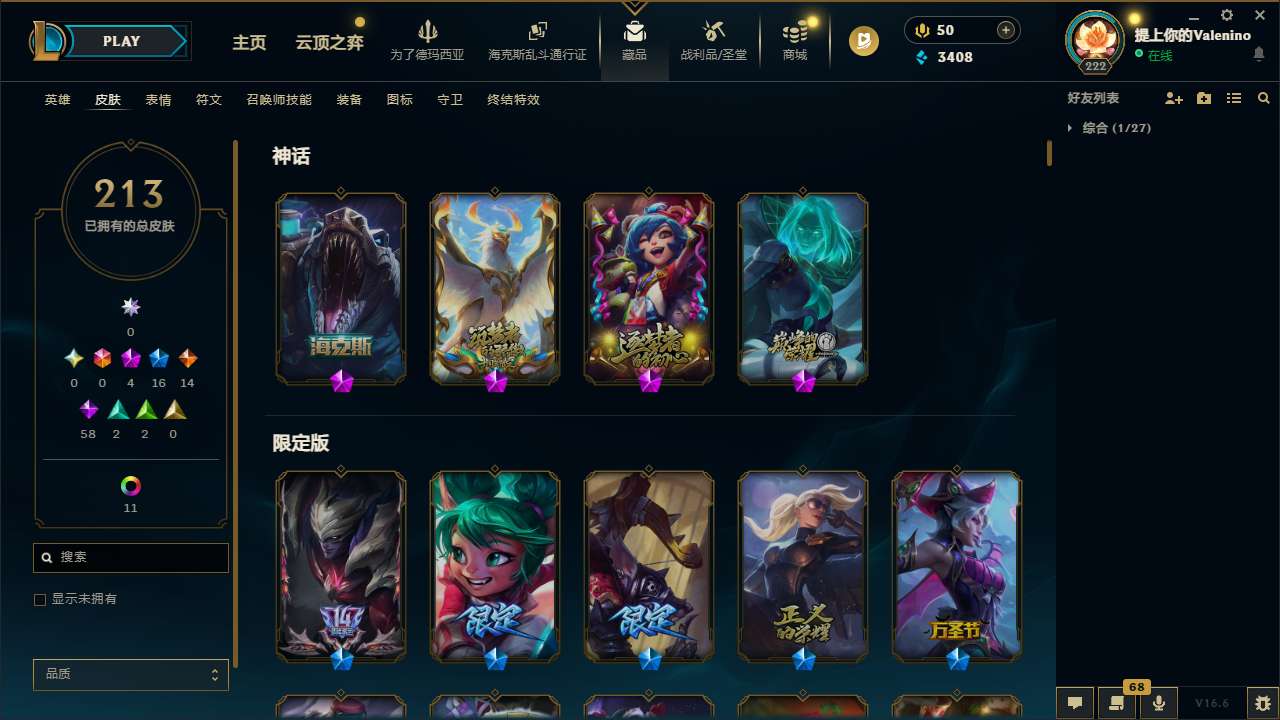Click the PLAY button

[121, 41]
